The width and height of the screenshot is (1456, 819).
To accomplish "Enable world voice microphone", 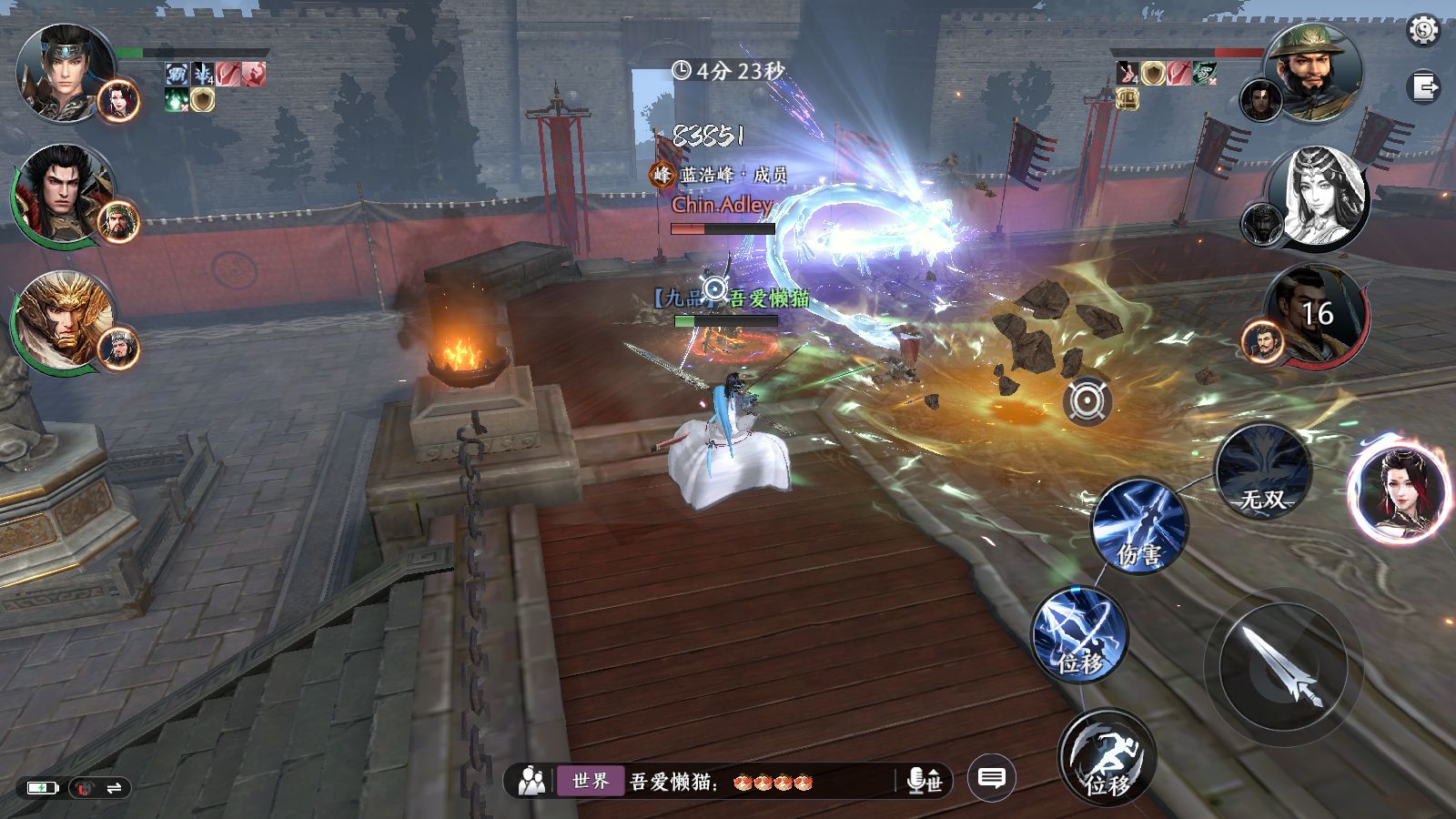I will pos(925,781).
